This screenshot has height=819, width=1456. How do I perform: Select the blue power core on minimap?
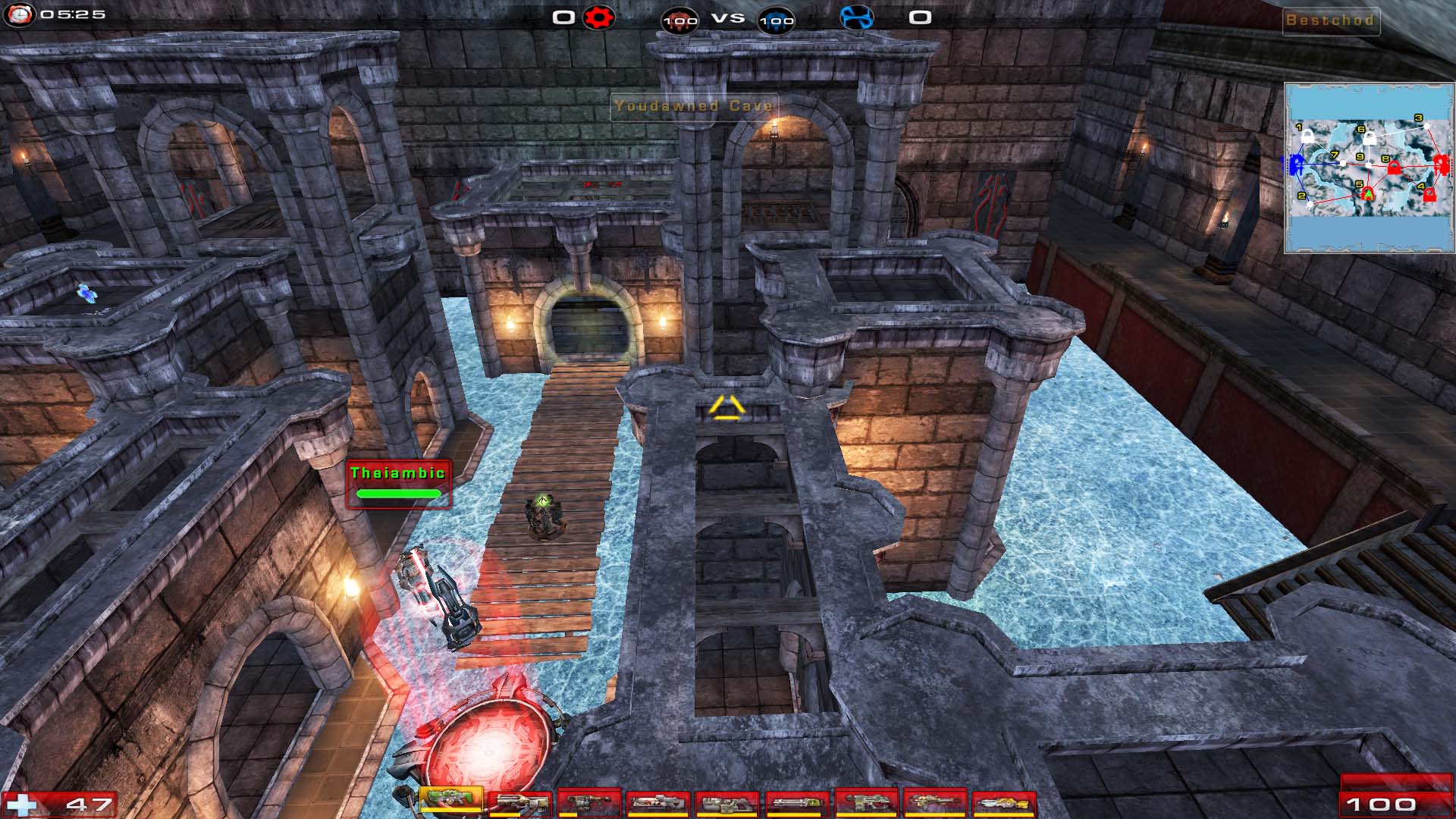point(1296,164)
